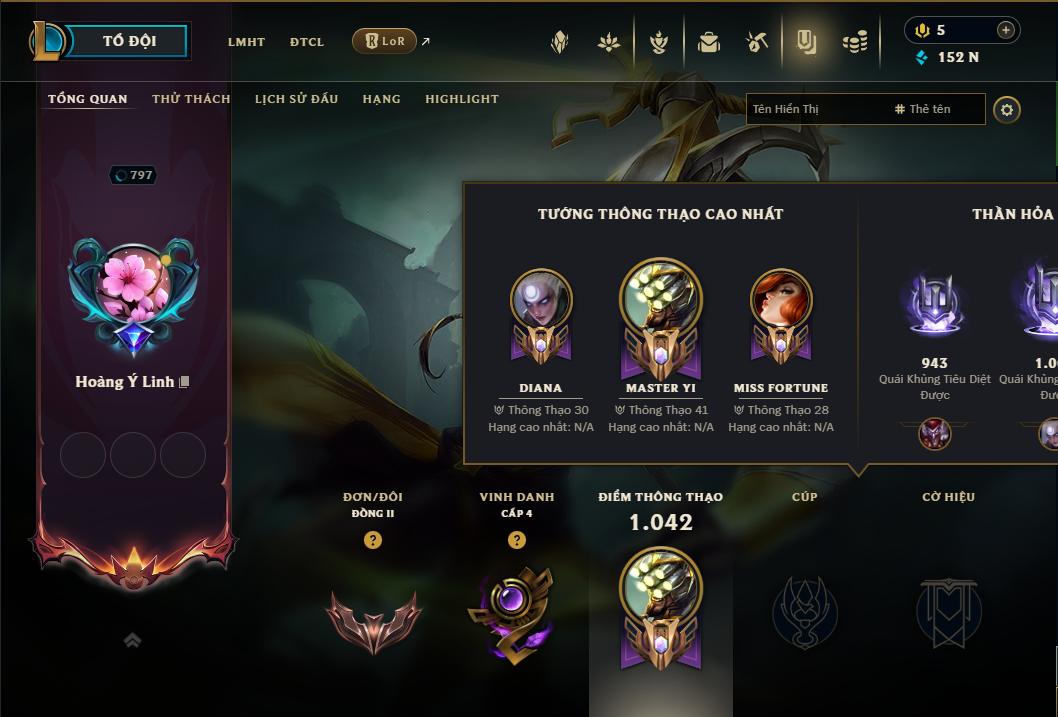1058x717 pixels.
Task: View the LỊCH SỬ ĐẤU tab
Action: point(296,99)
